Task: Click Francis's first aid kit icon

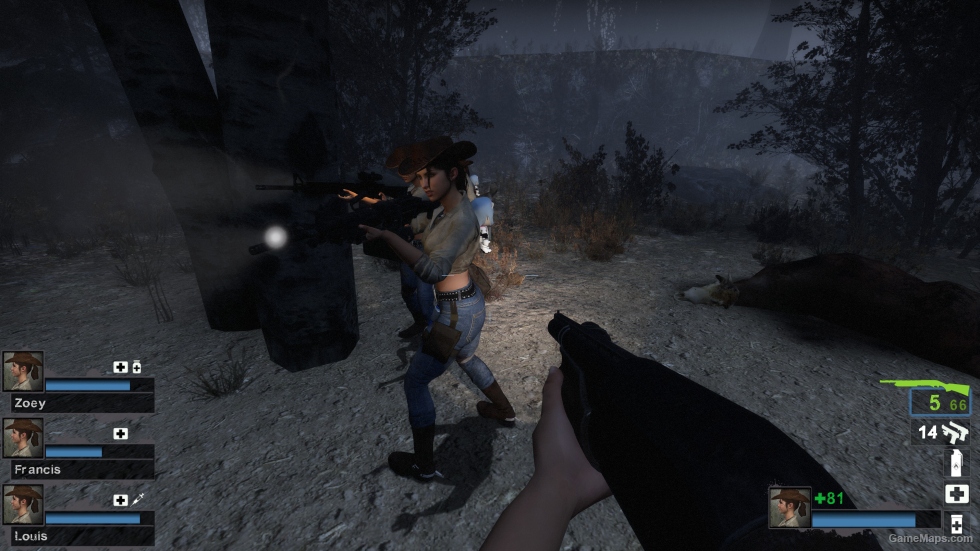Action: pyautogui.click(x=121, y=433)
